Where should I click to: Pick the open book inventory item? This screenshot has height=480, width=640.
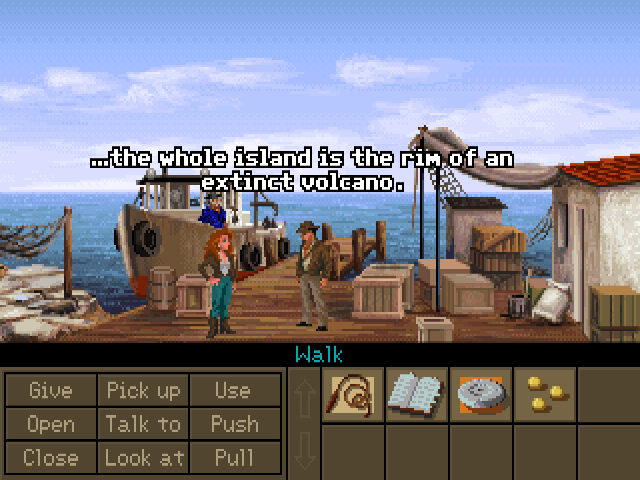[417, 393]
